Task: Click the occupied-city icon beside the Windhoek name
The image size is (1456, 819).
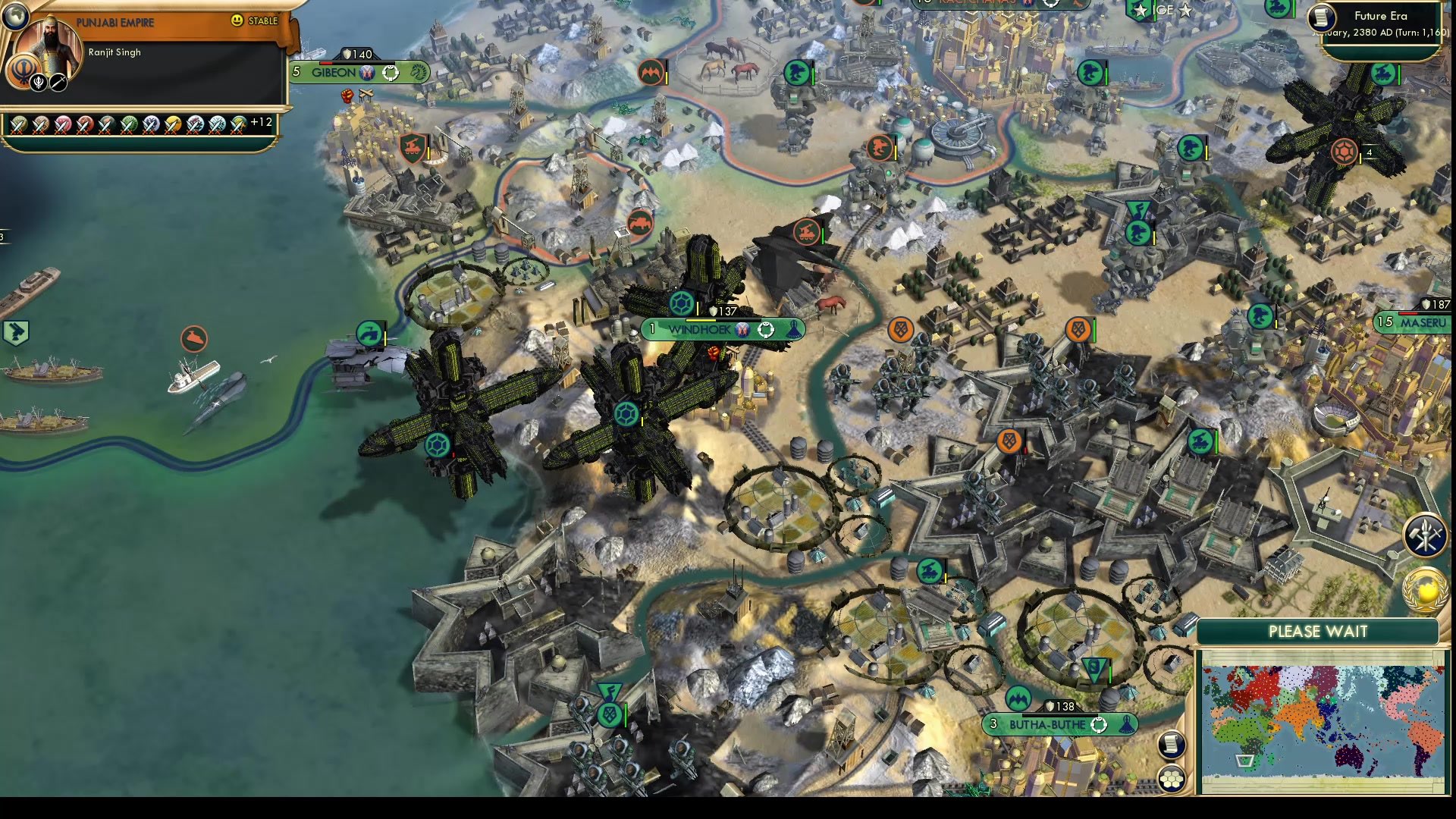Action: (743, 330)
